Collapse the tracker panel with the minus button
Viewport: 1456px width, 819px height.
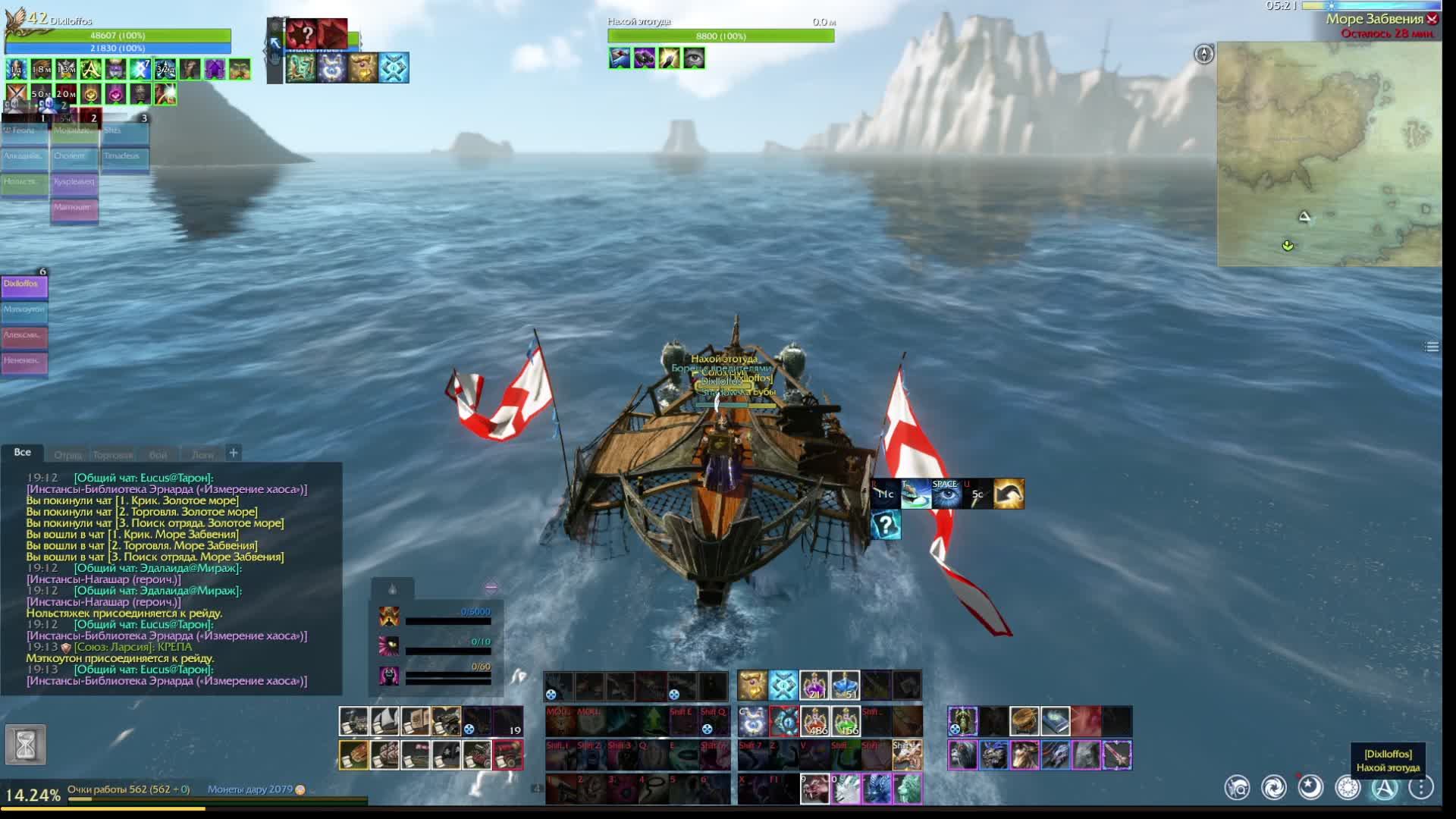click(491, 587)
